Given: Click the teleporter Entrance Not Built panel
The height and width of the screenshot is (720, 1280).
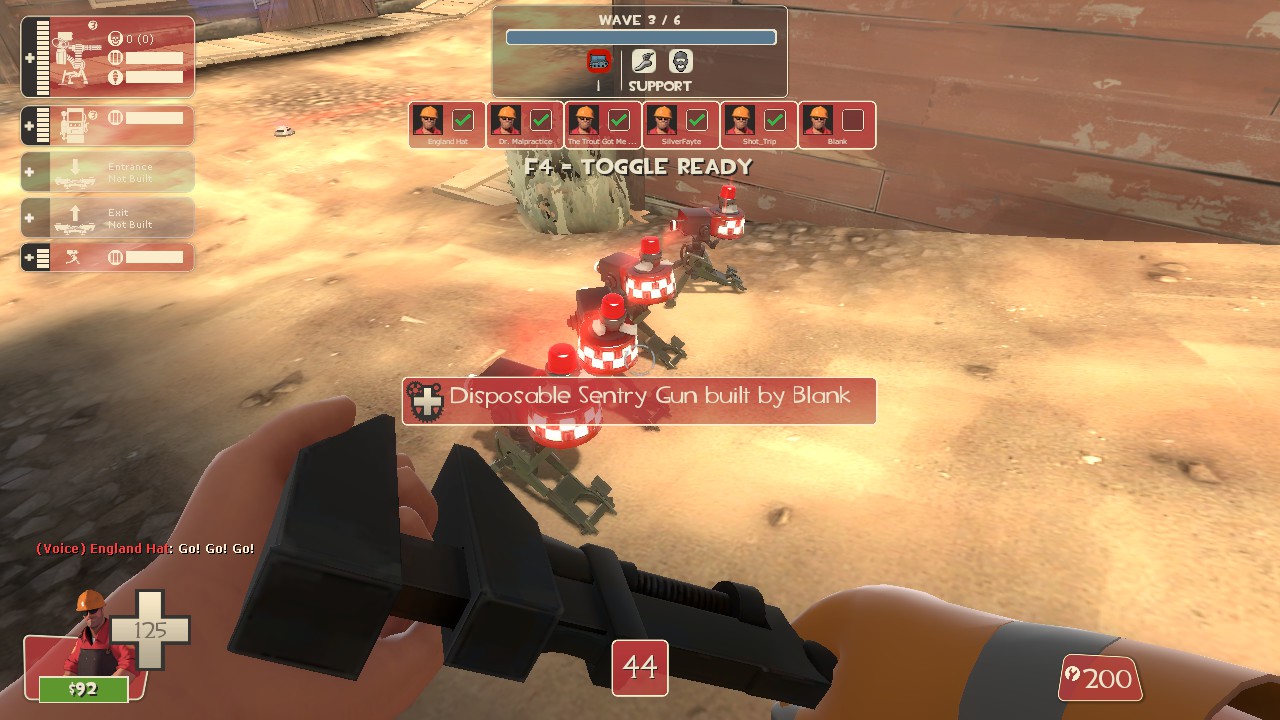Looking at the screenshot, I should click(108, 172).
